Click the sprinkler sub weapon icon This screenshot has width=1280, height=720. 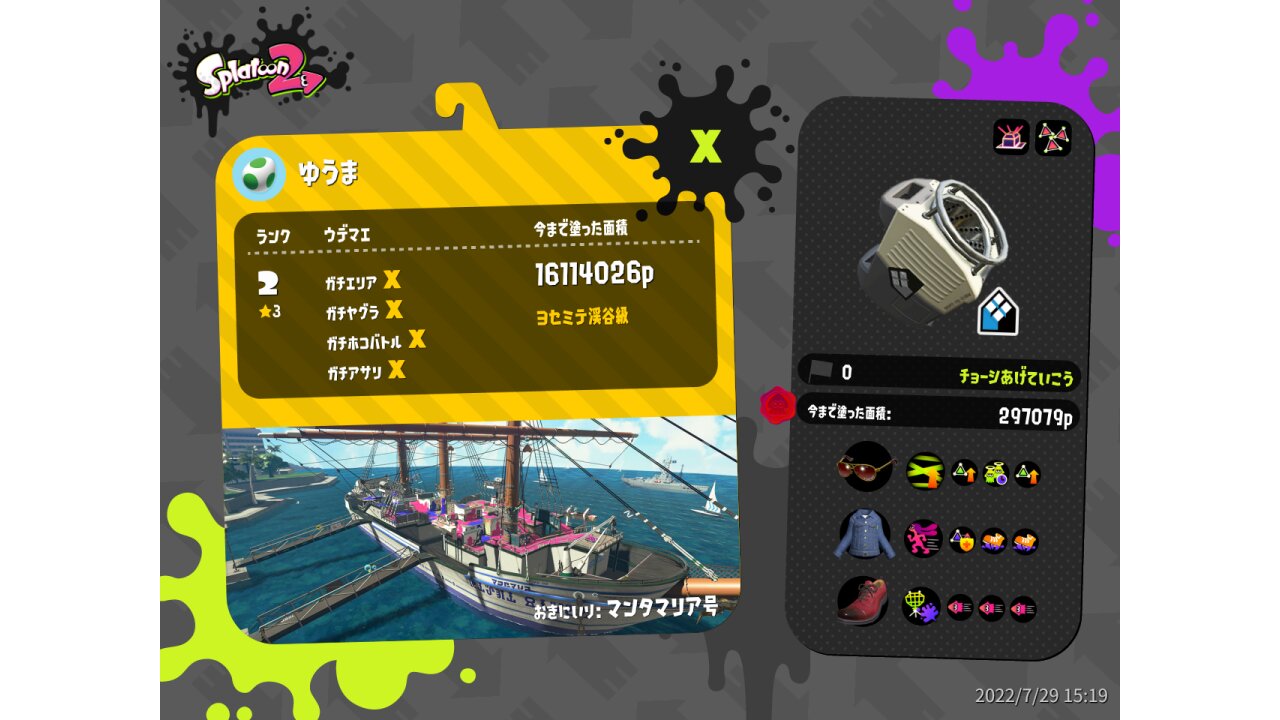[1011, 137]
